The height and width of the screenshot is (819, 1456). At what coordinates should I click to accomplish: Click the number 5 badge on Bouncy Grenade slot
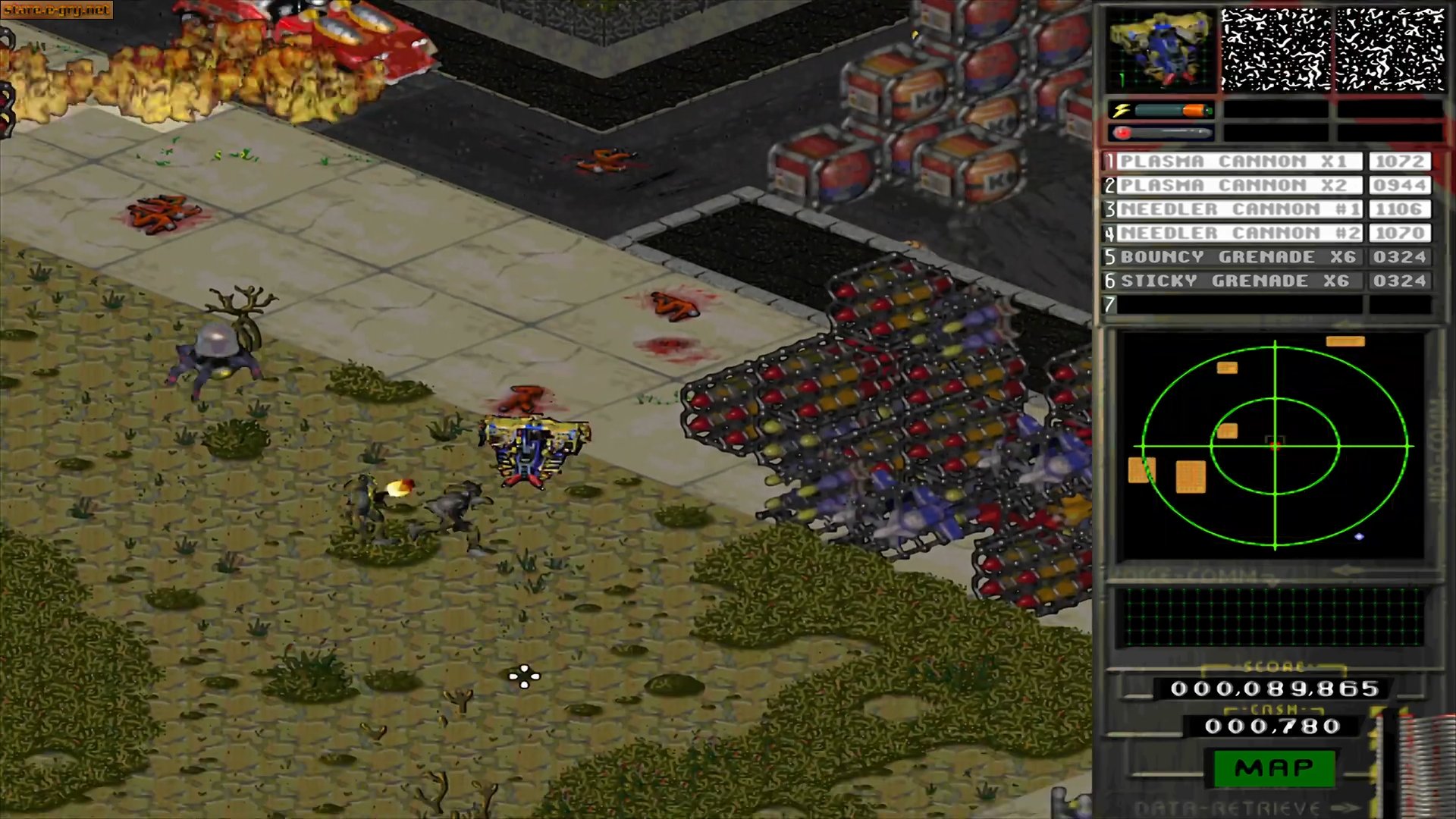click(x=1109, y=257)
